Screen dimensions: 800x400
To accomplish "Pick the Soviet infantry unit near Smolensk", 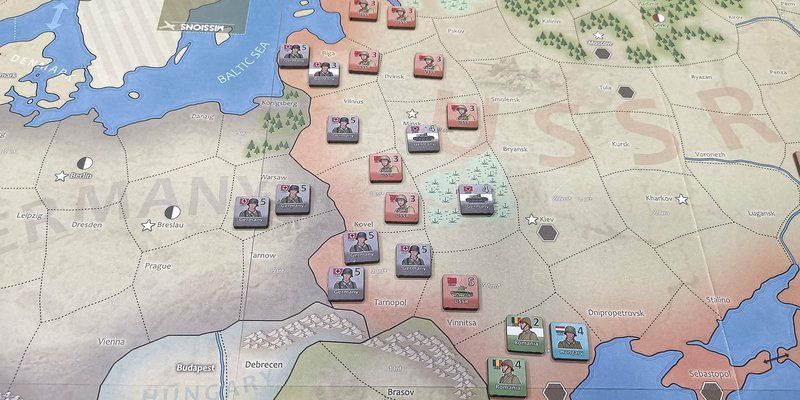I will coord(461,113).
